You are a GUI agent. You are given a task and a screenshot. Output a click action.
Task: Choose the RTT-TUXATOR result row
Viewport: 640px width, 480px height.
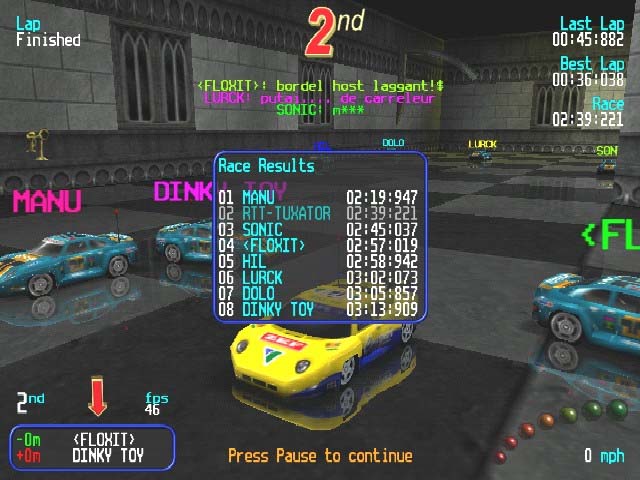(x=318, y=214)
